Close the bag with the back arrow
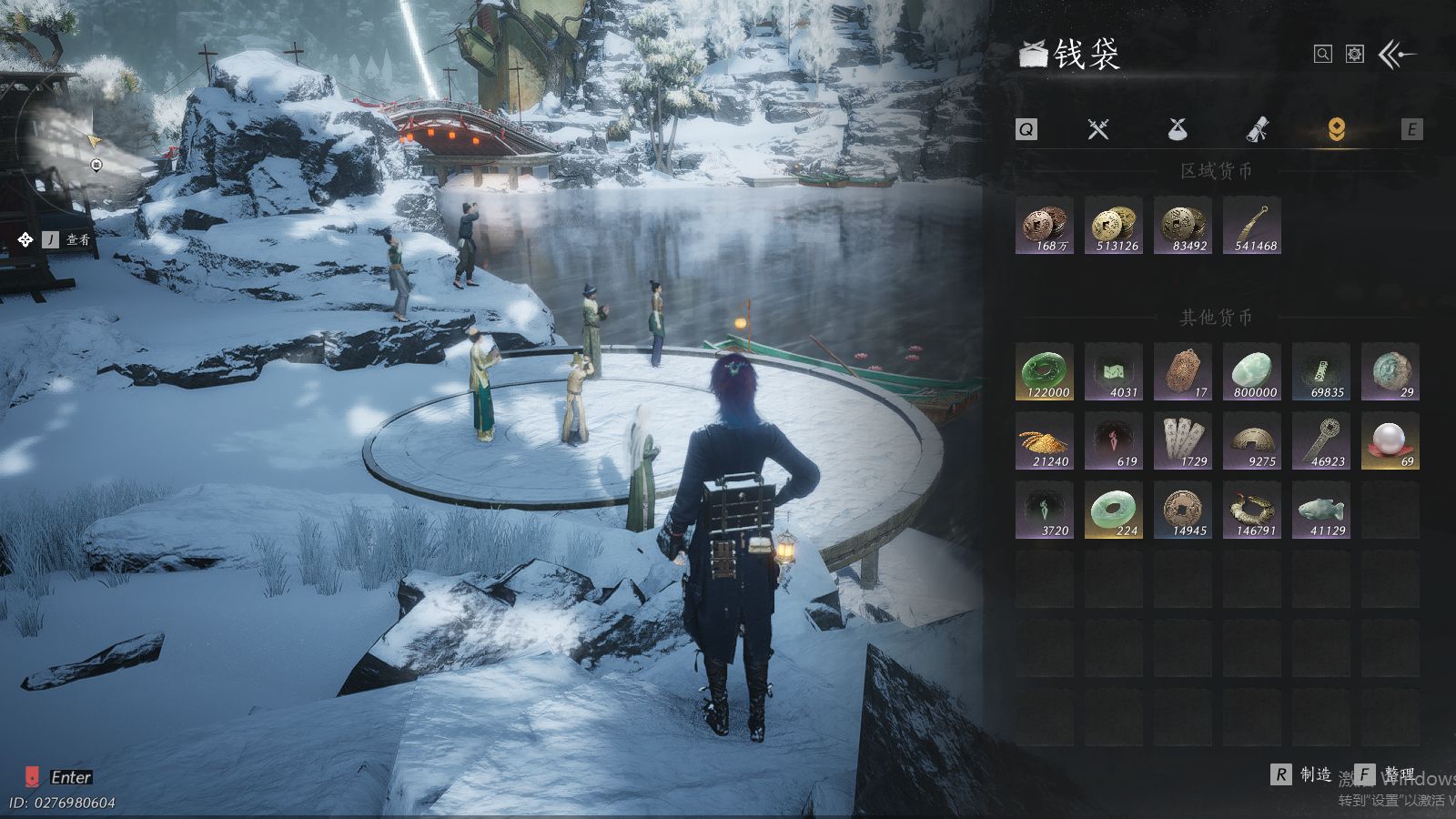The width and height of the screenshot is (1456, 819). 1397,55
